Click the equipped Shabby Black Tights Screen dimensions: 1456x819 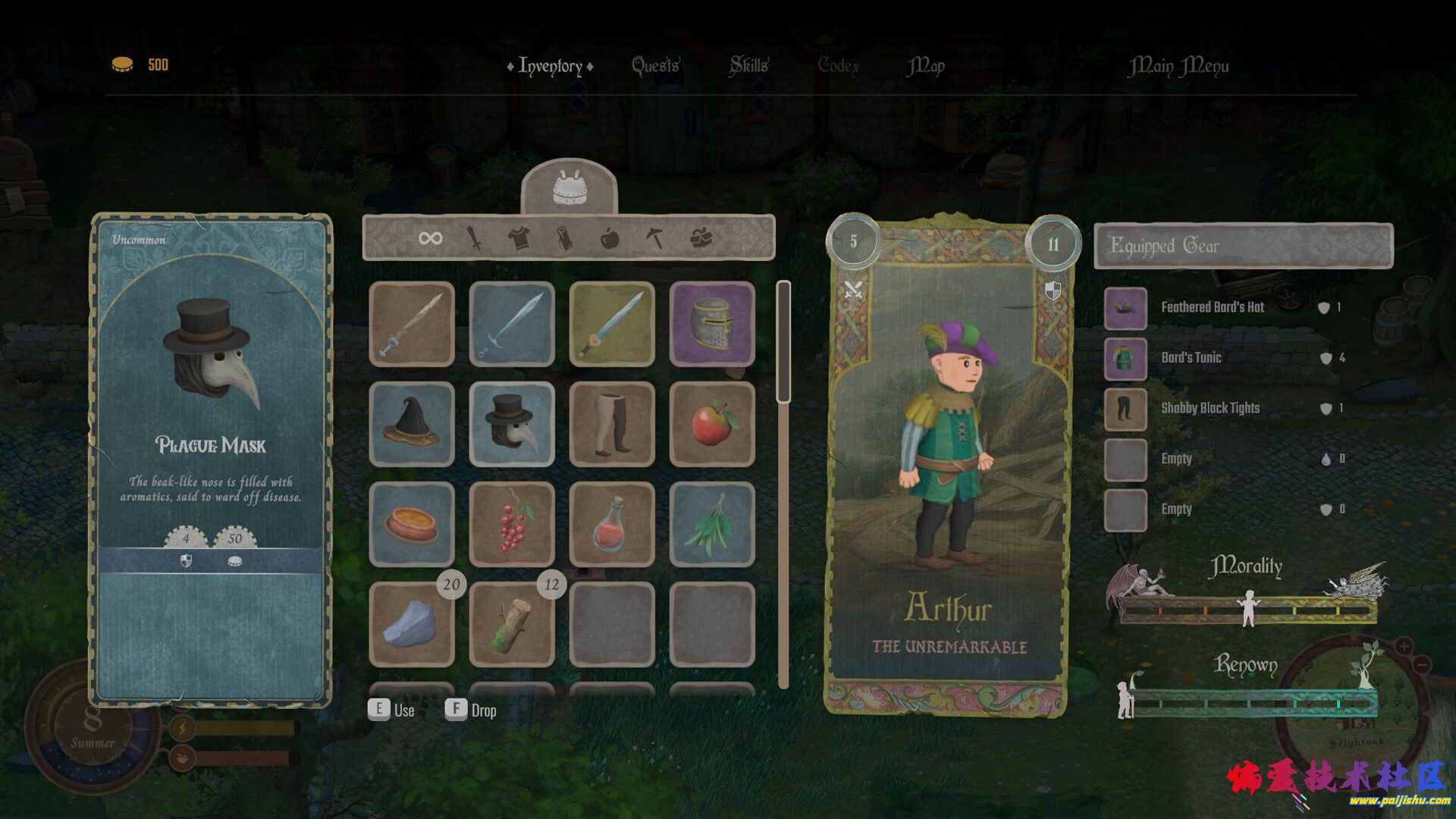1125,409
